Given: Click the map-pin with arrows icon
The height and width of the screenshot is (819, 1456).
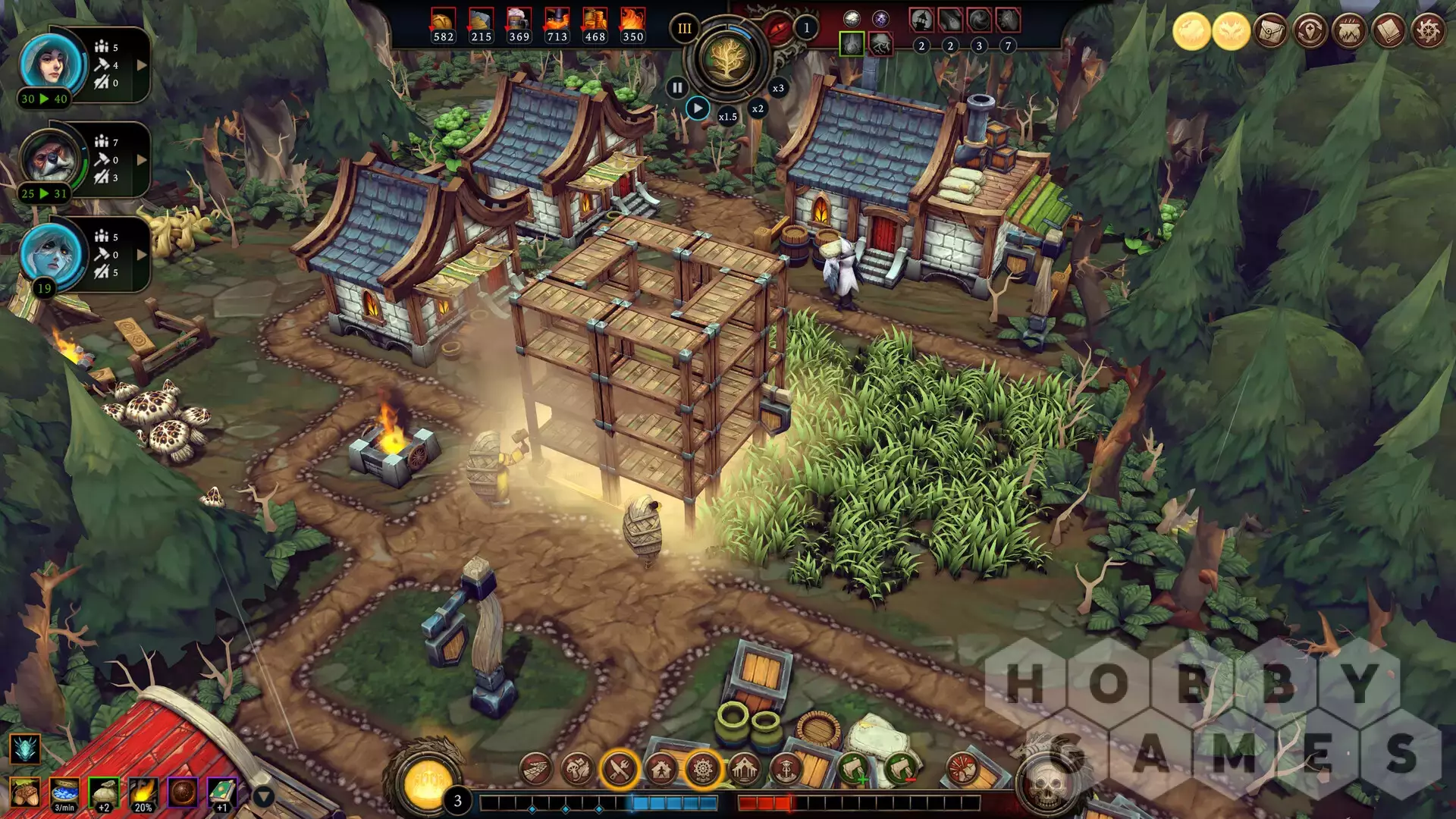Looking at the screenshot, I should pyautogui.click(x=1310, y=32).
